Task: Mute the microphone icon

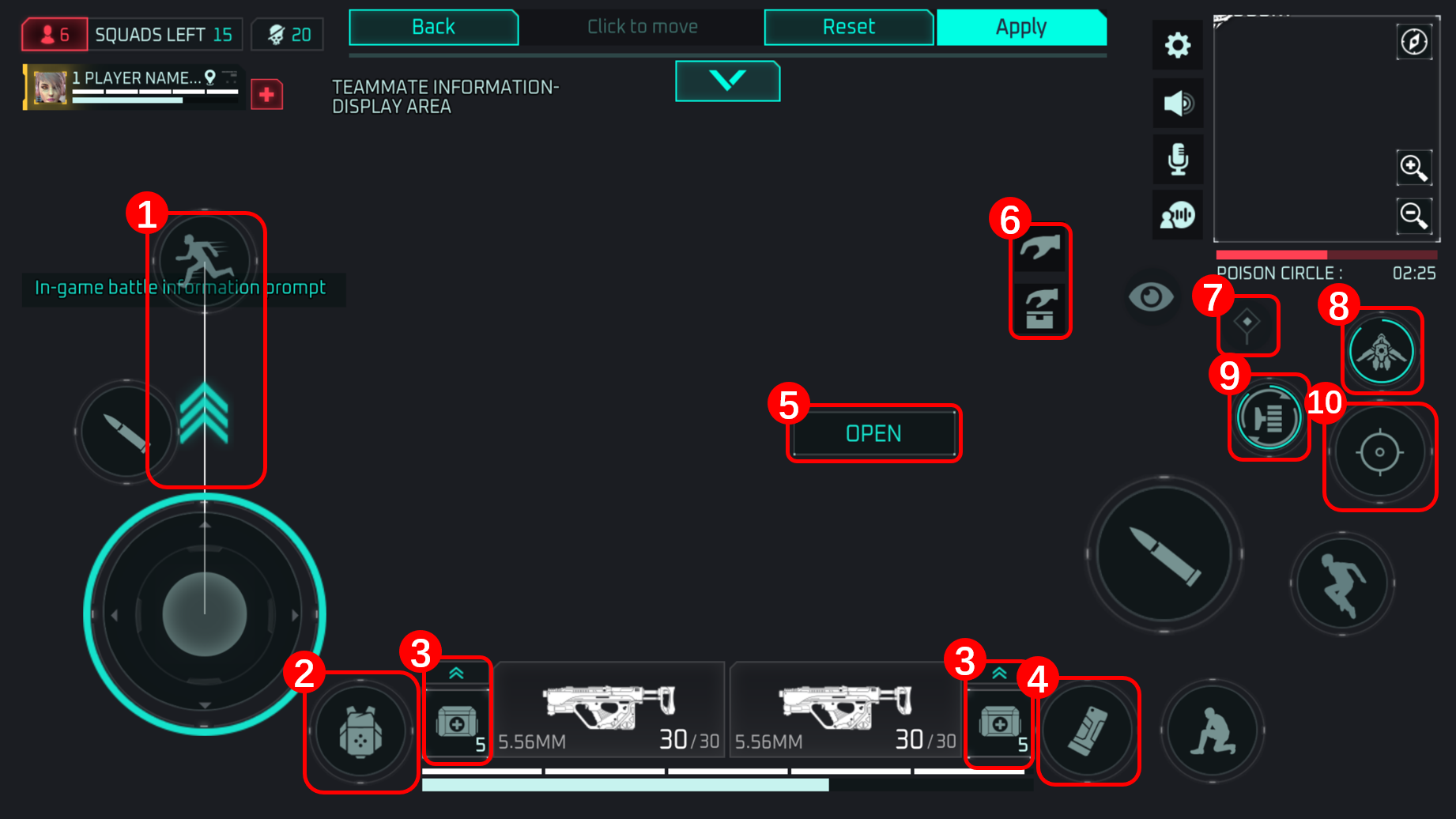Action: tap(1177, 160)
